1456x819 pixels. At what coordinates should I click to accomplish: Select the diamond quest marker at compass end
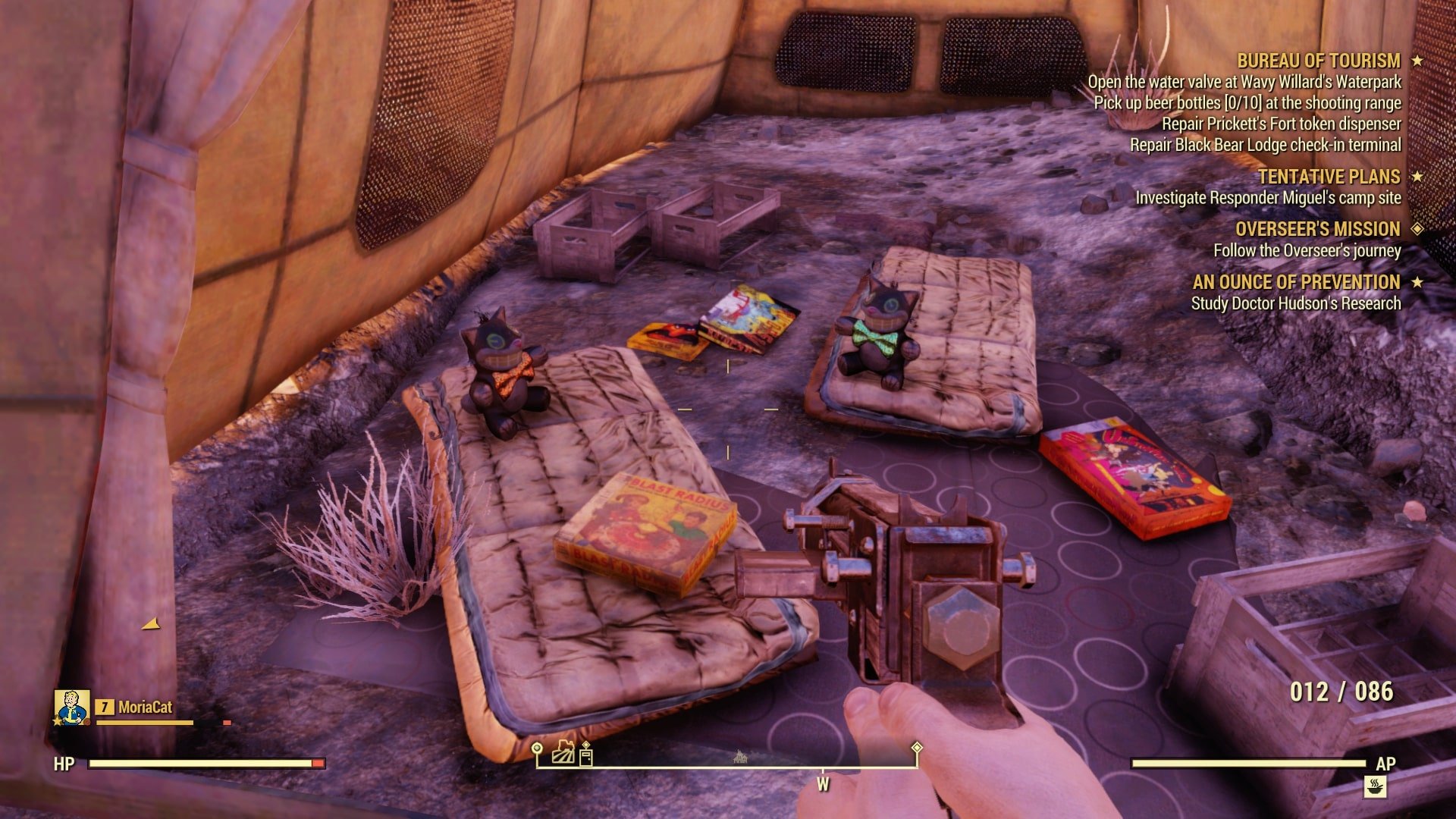coord(917,748)
